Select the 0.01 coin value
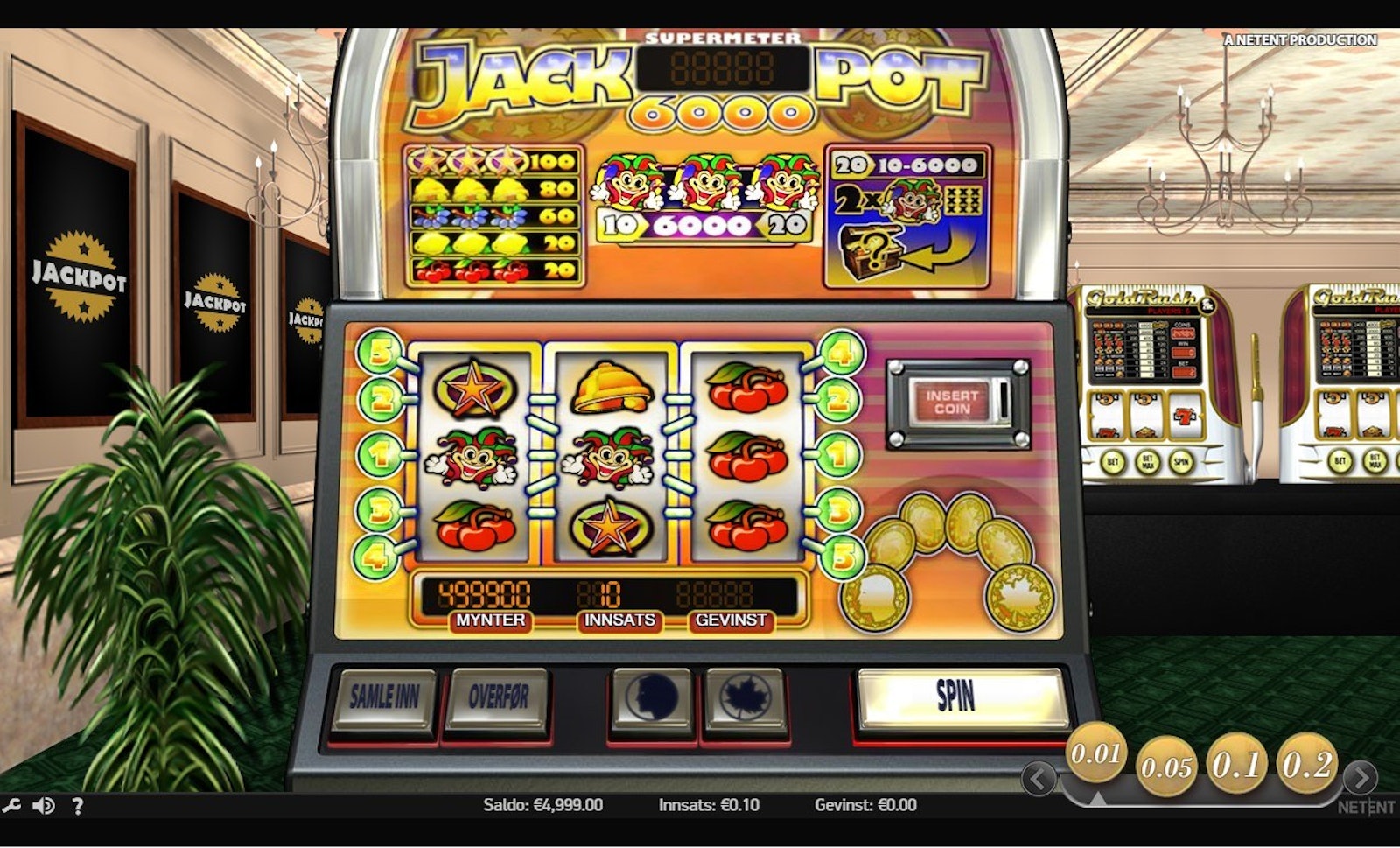 click(1096, 753)
